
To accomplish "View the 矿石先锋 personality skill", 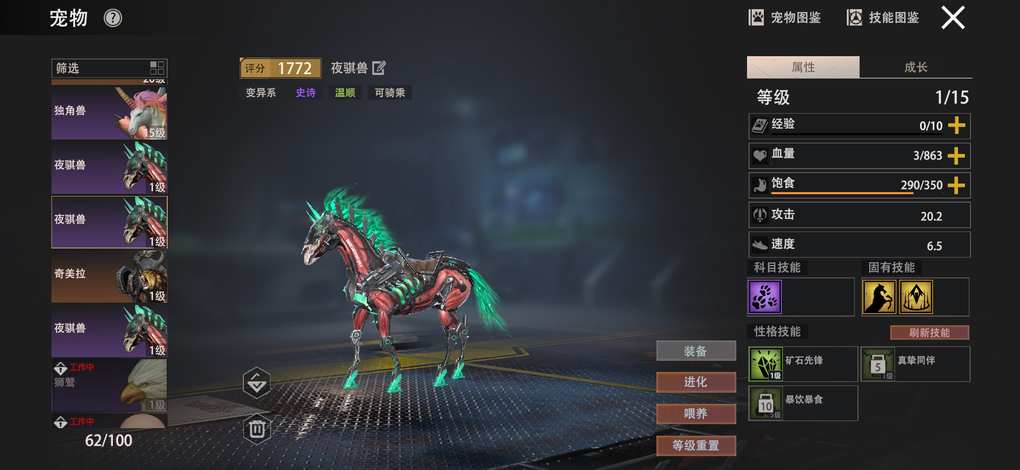I will pyautogui.click(x=803, y=364).
